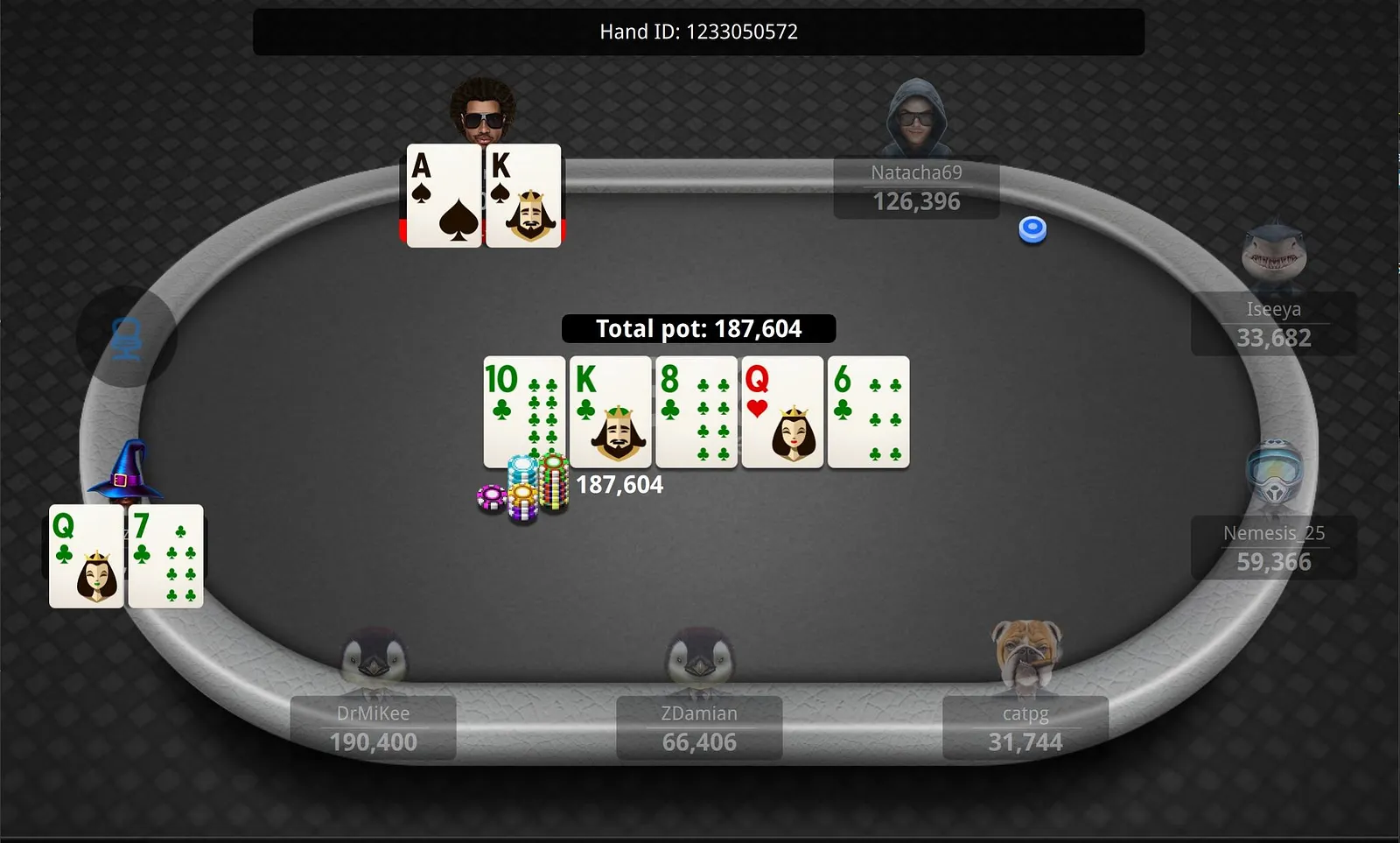Viewport: 1400px width, 843px height.
Task: Click Nemesis_25's seat panel
Action: (x=1273, y=548)
